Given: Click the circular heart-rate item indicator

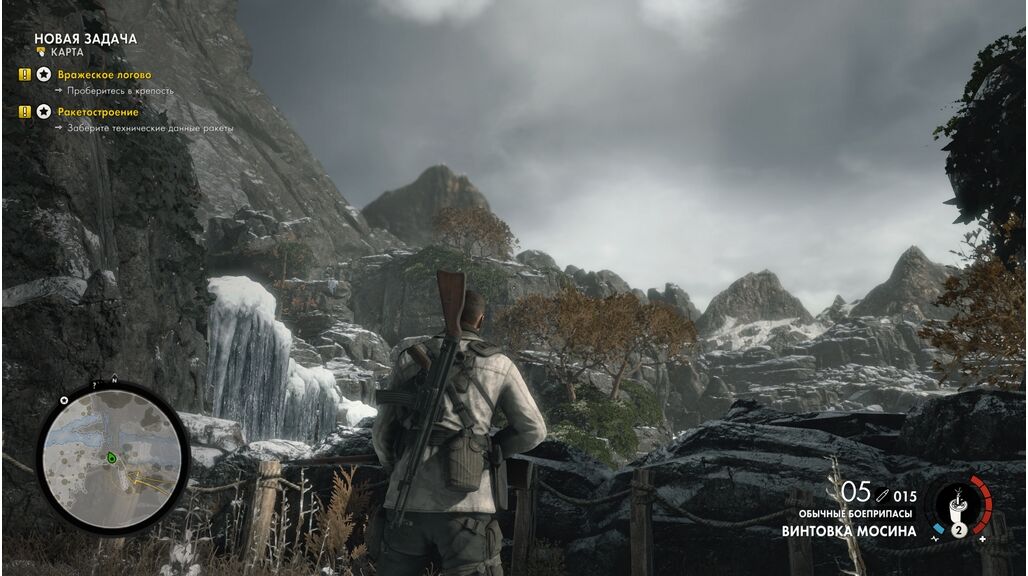Looking at the screenshot, I should click(959, 507).
